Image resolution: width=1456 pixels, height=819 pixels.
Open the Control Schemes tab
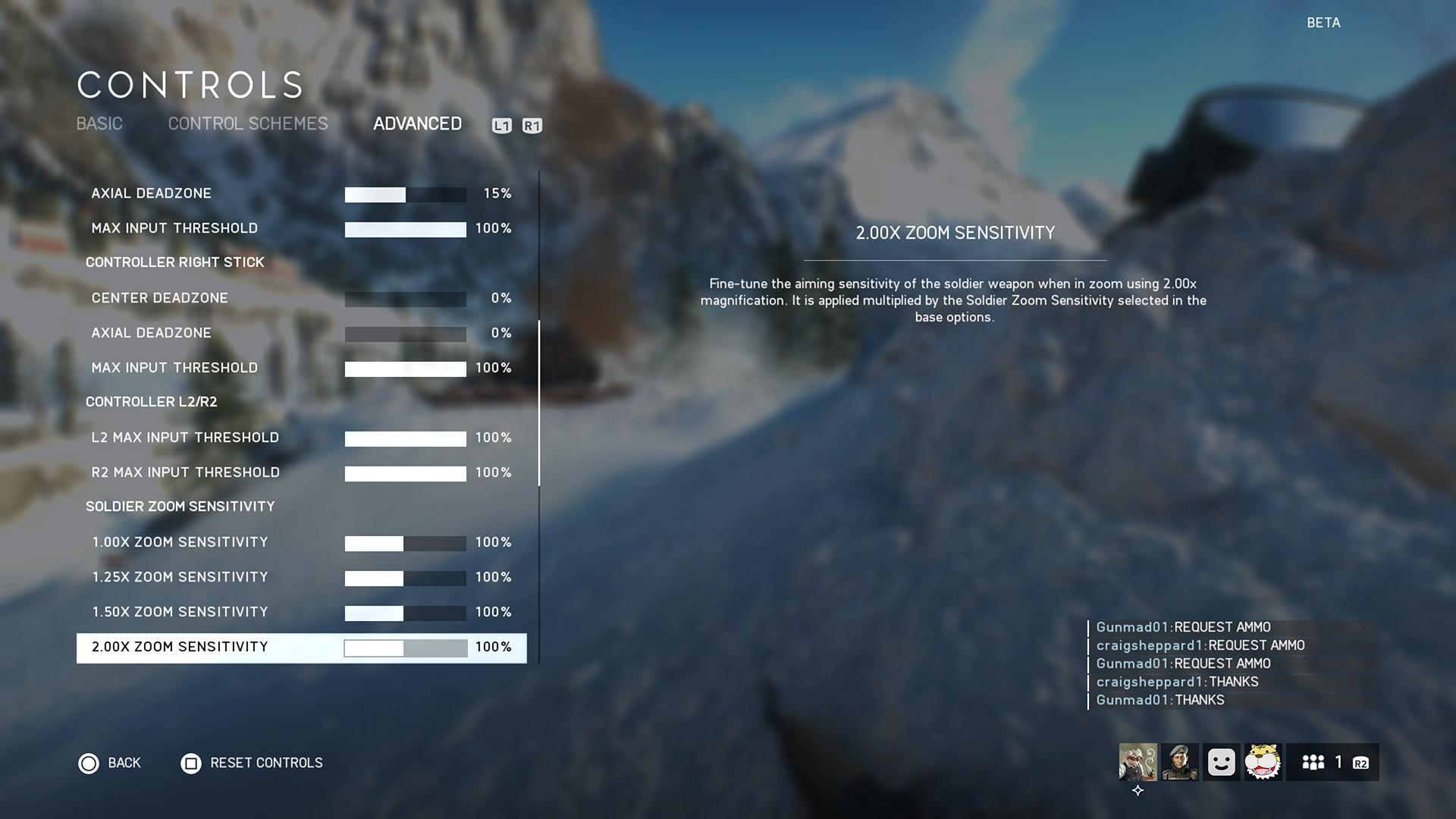248,124
